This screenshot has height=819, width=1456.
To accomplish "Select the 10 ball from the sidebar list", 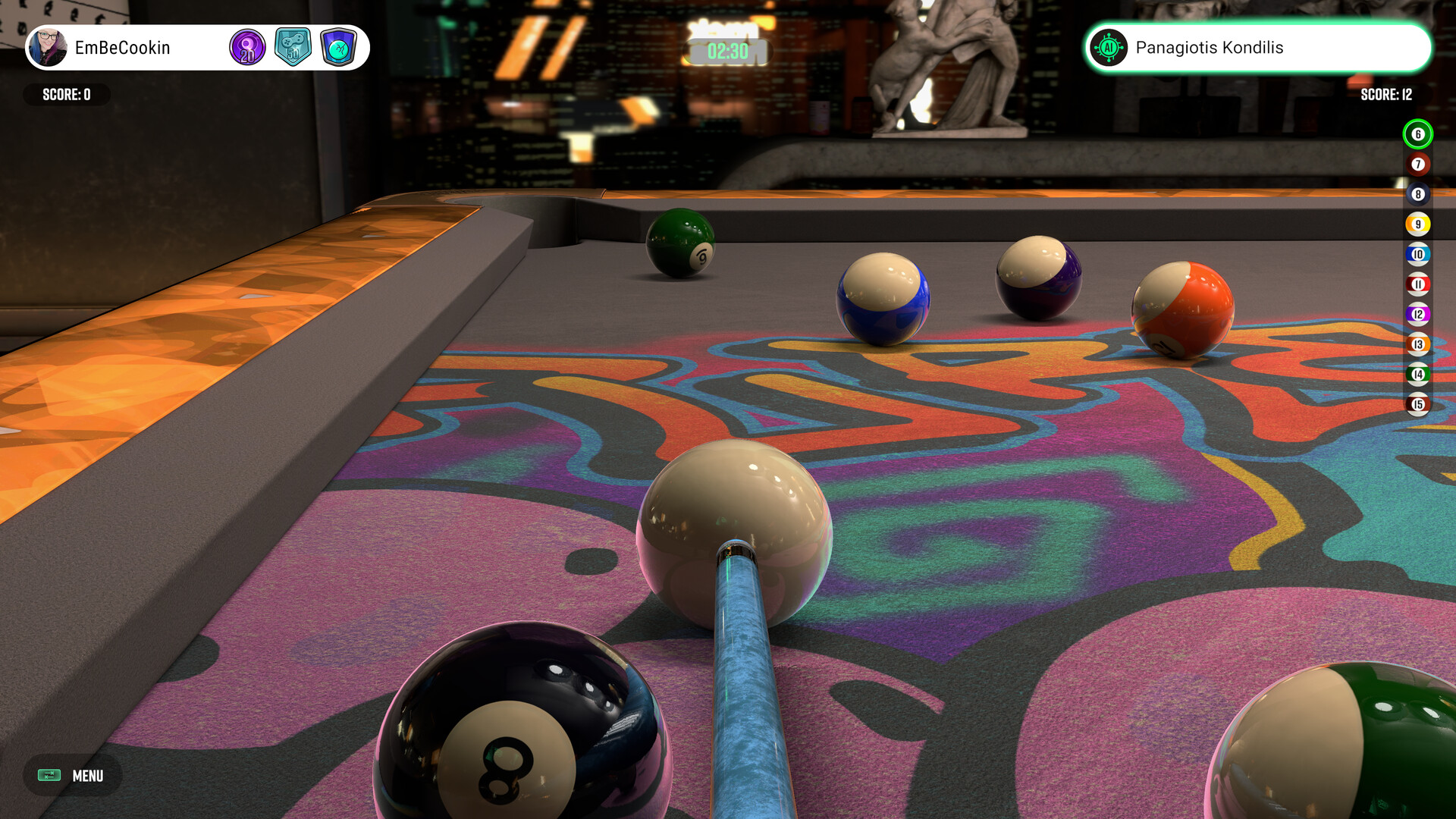I will [x=1417, y=253].
